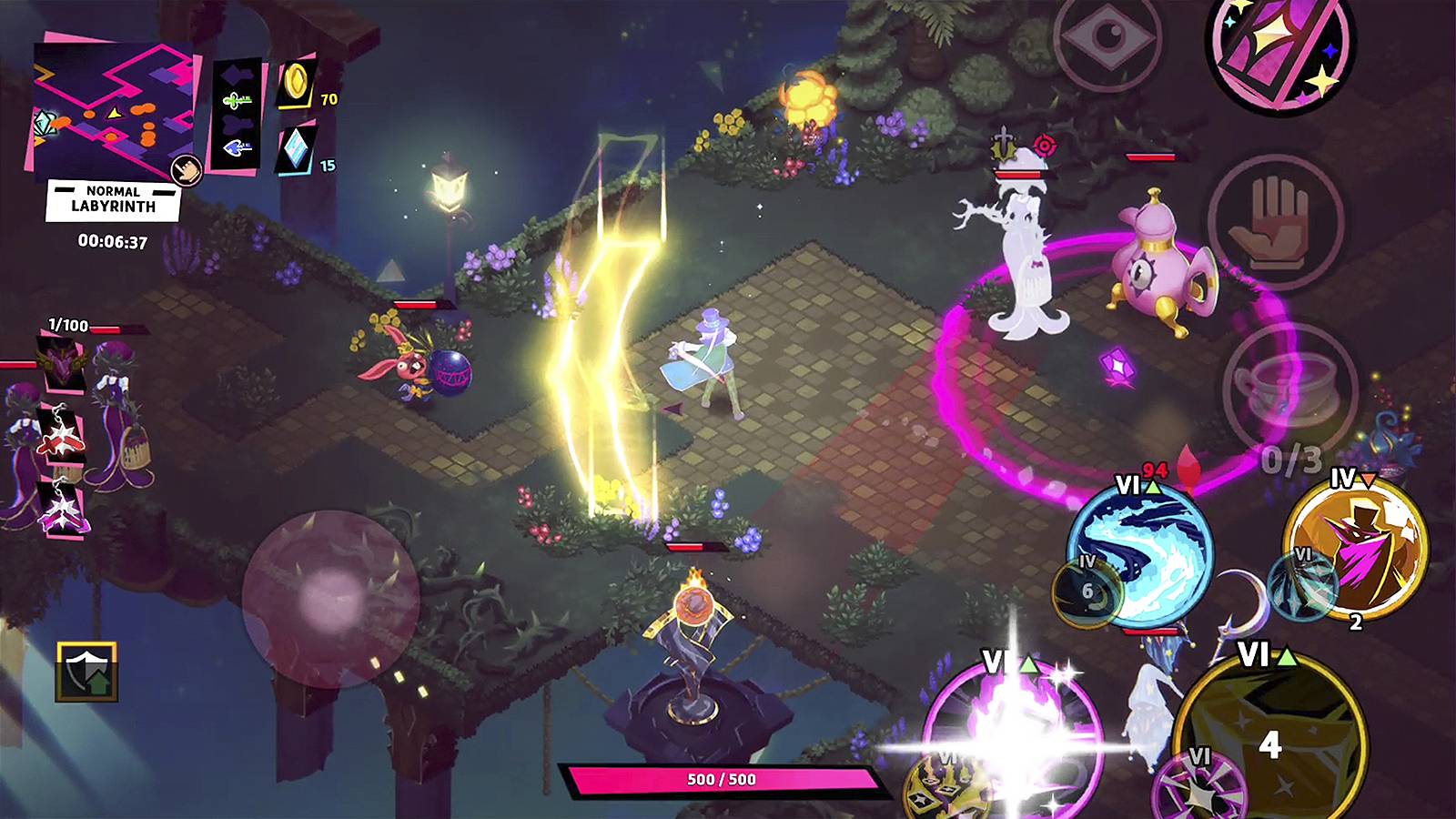Image resolution: width=1456 pixels, height=819 pixels.
Task: Toggle the eye view button
Action: 1108,38
